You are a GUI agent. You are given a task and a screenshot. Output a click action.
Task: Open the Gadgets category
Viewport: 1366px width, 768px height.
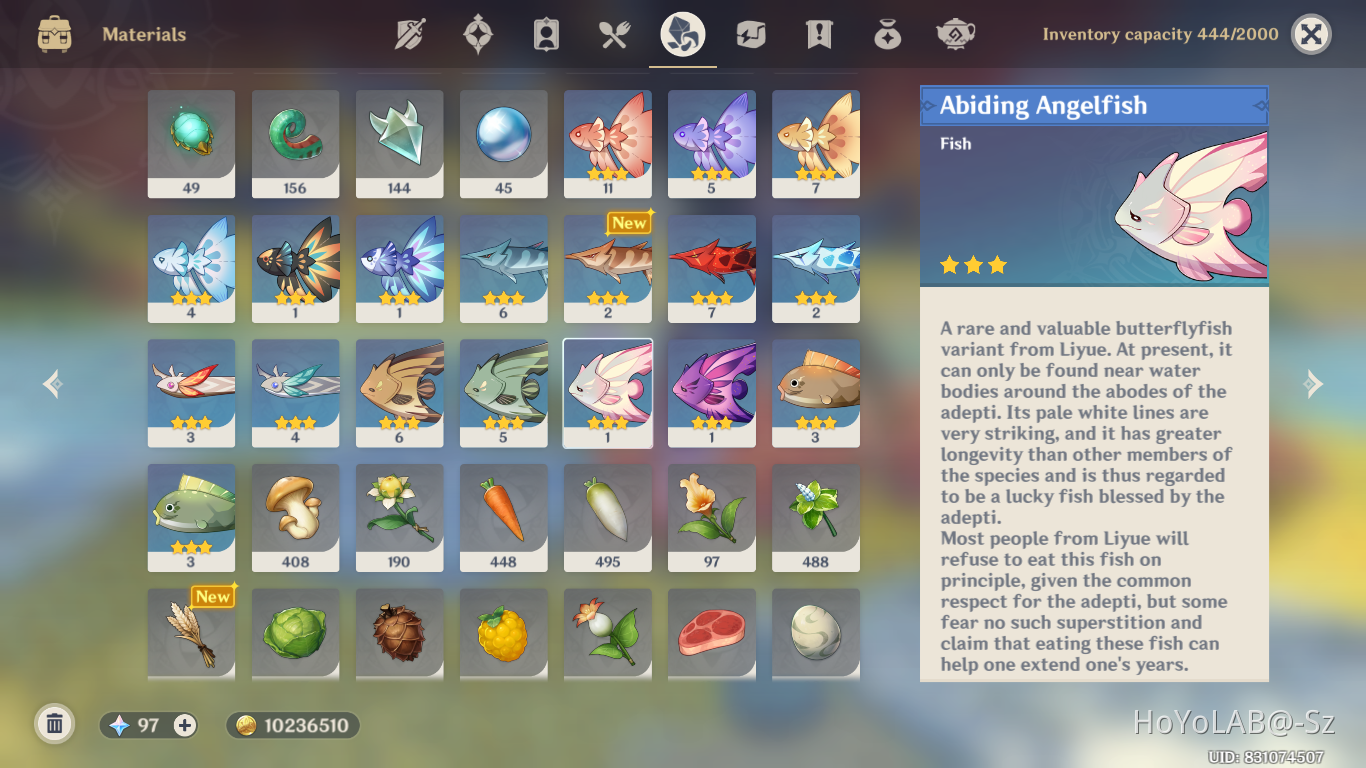[x=749, y=33]
